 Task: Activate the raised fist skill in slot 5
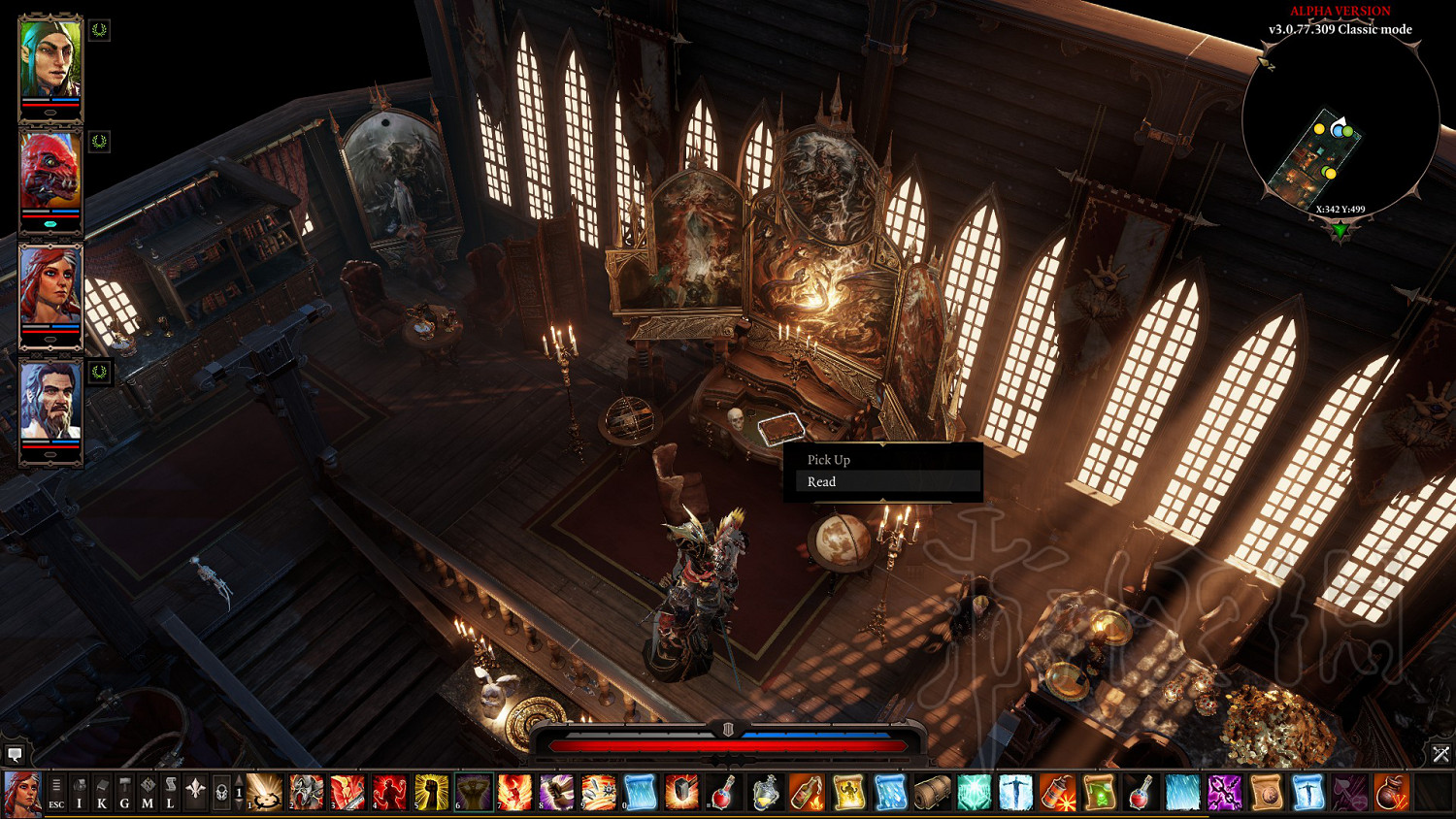(431, 793)
